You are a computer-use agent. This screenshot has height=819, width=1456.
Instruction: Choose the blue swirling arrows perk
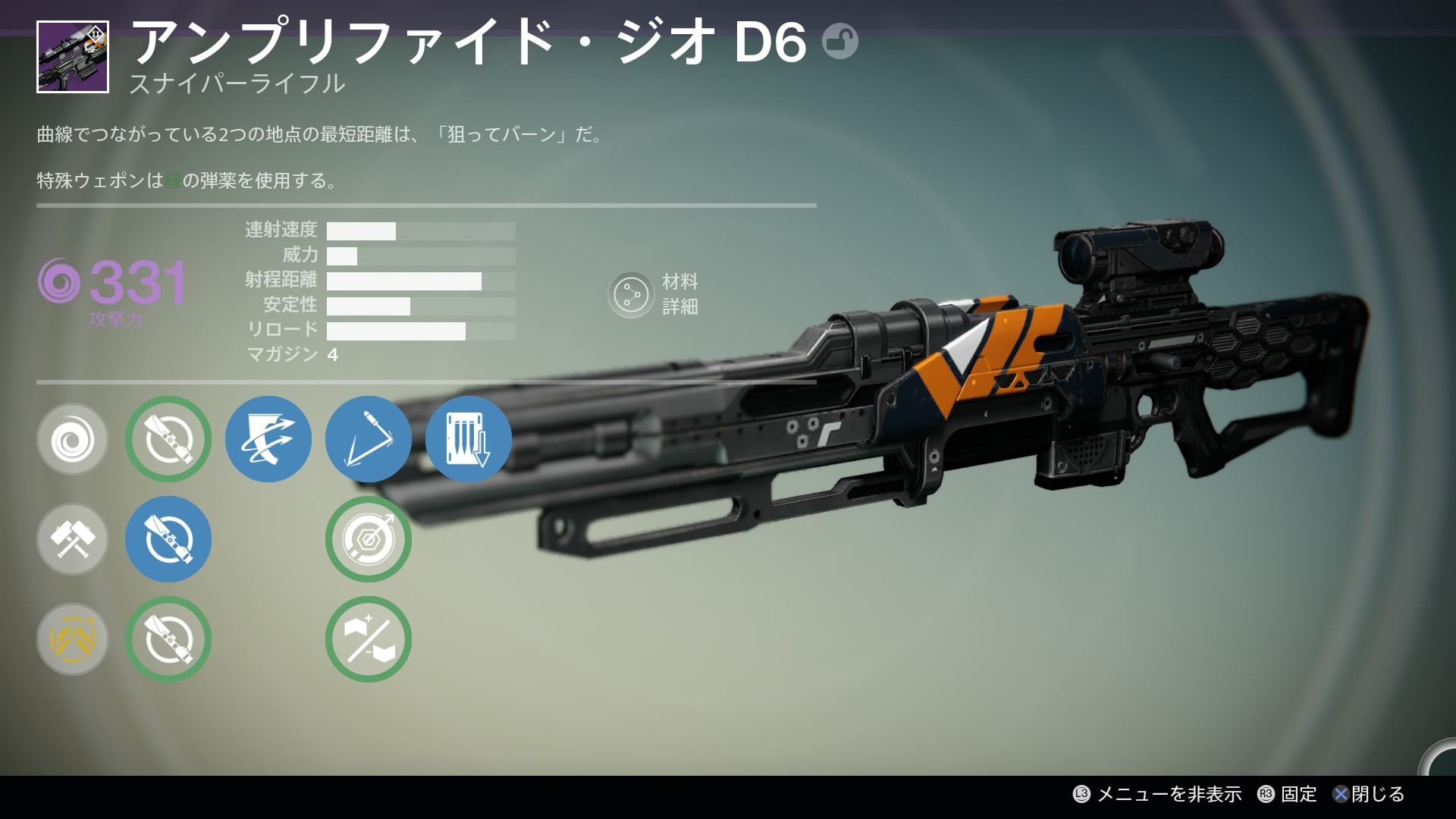[x=268, y=439]
